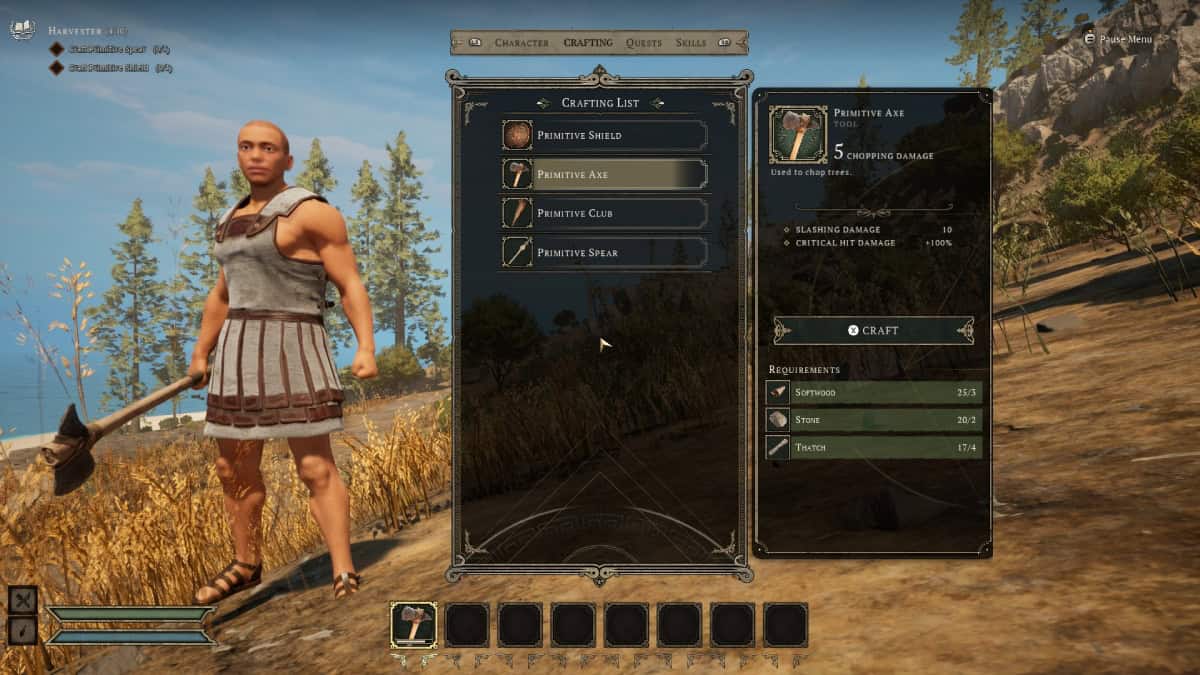Click the Primitive Axe preview icon
Image resolution: width=1200 pixels, height=675 pixels.
point(797,134)
